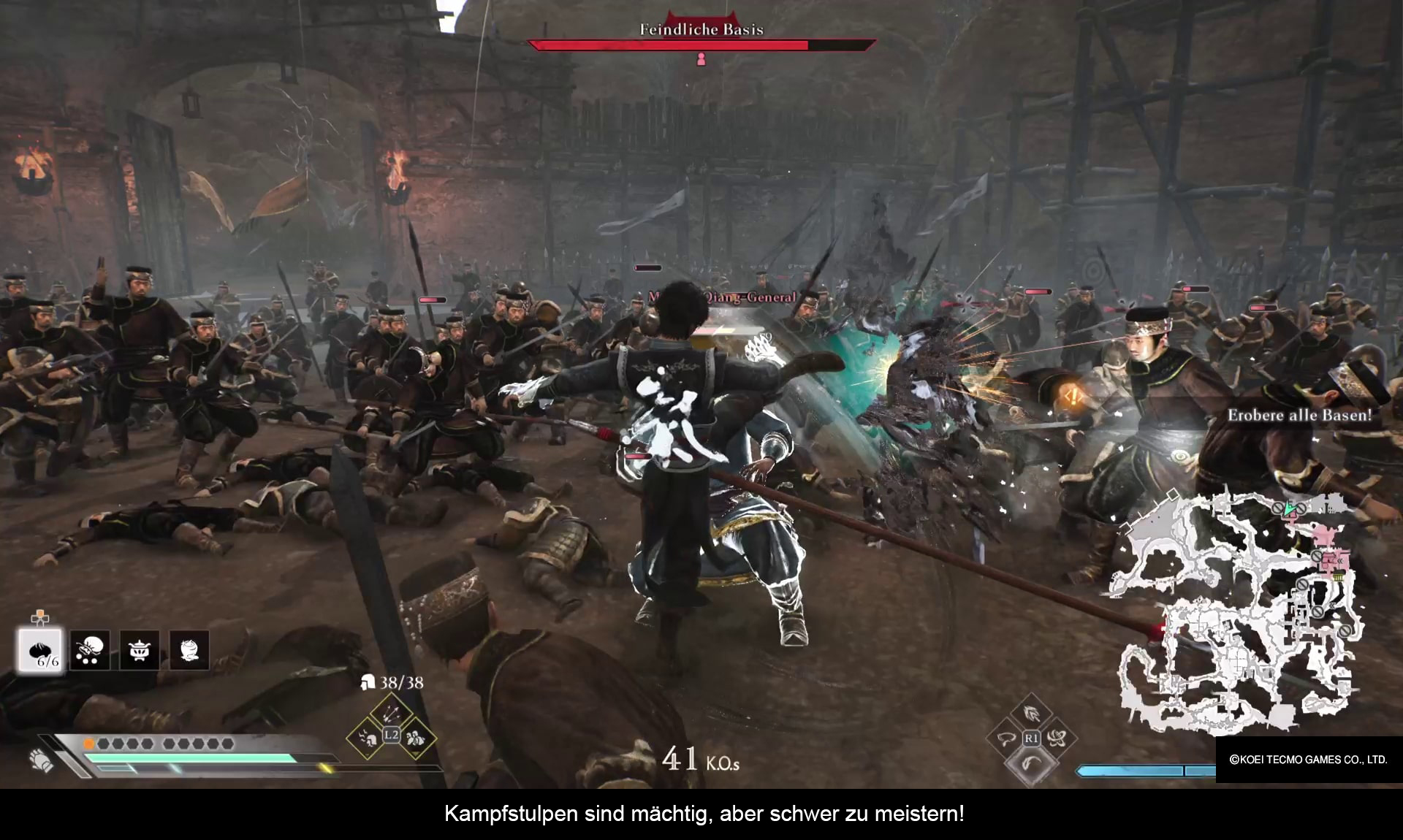
Task: Click the Feindliche Basis banner
Action: 701,30
